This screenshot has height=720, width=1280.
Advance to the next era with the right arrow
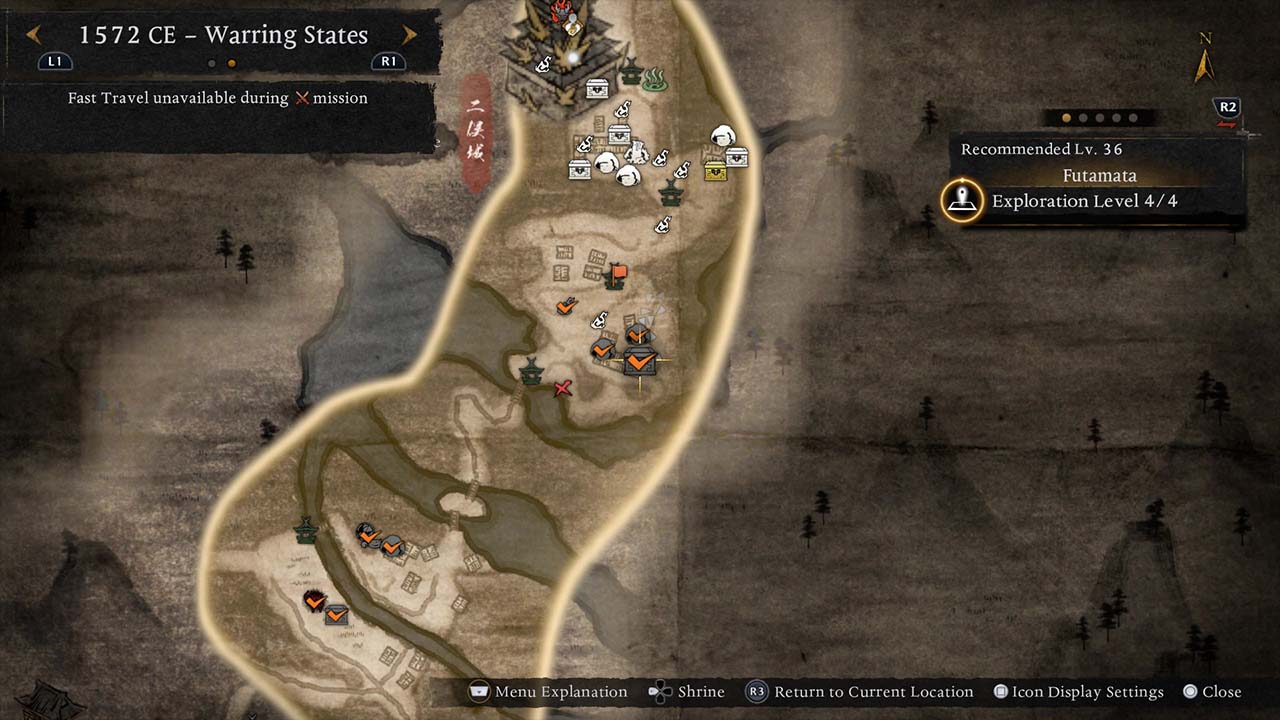coord(409,36)
